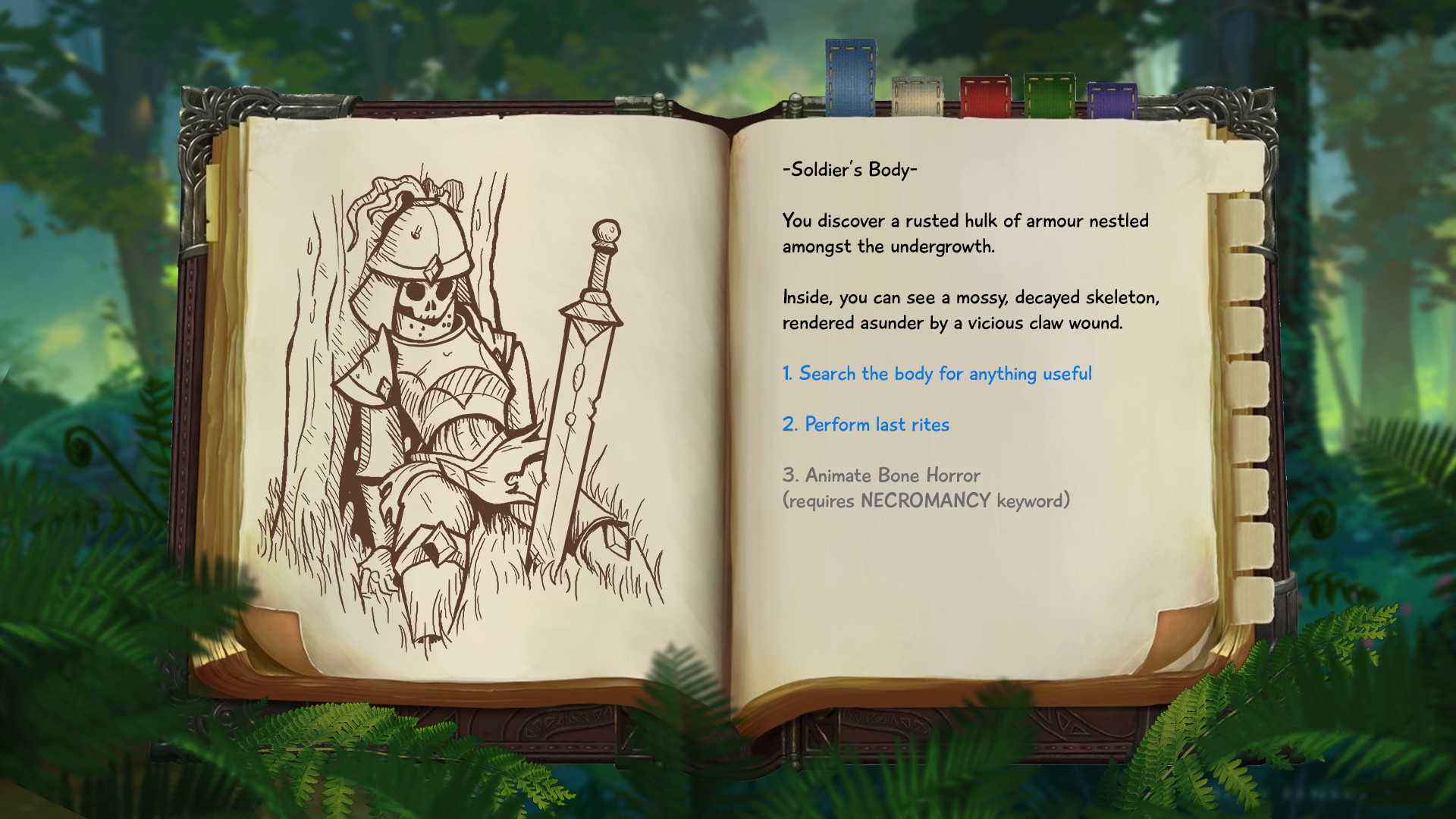Click the -Soldier's Body- title

tap(849, 171)
